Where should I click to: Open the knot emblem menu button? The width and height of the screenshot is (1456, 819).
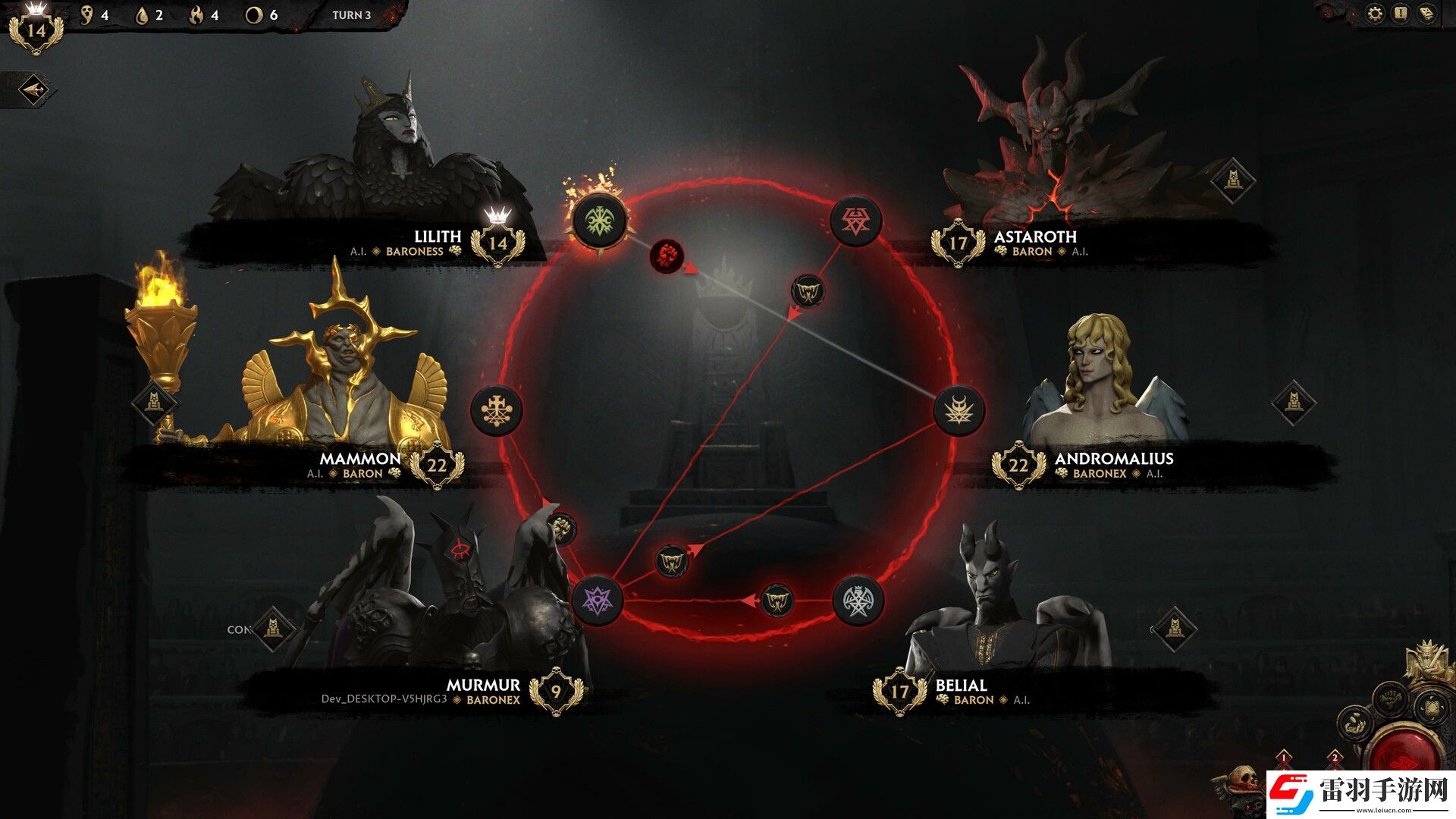click(1430, 709)
